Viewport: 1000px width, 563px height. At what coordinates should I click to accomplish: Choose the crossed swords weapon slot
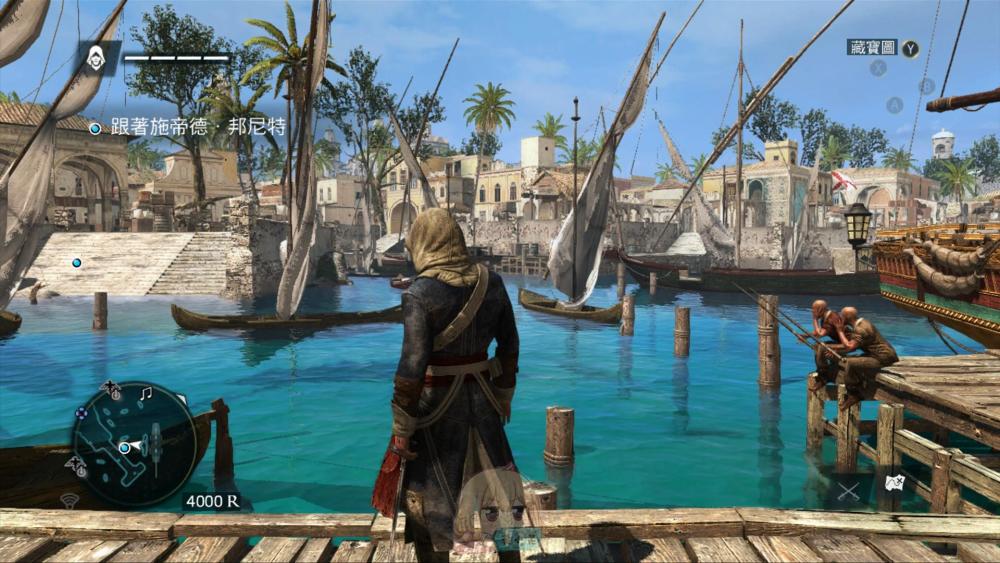coord(848,491)
